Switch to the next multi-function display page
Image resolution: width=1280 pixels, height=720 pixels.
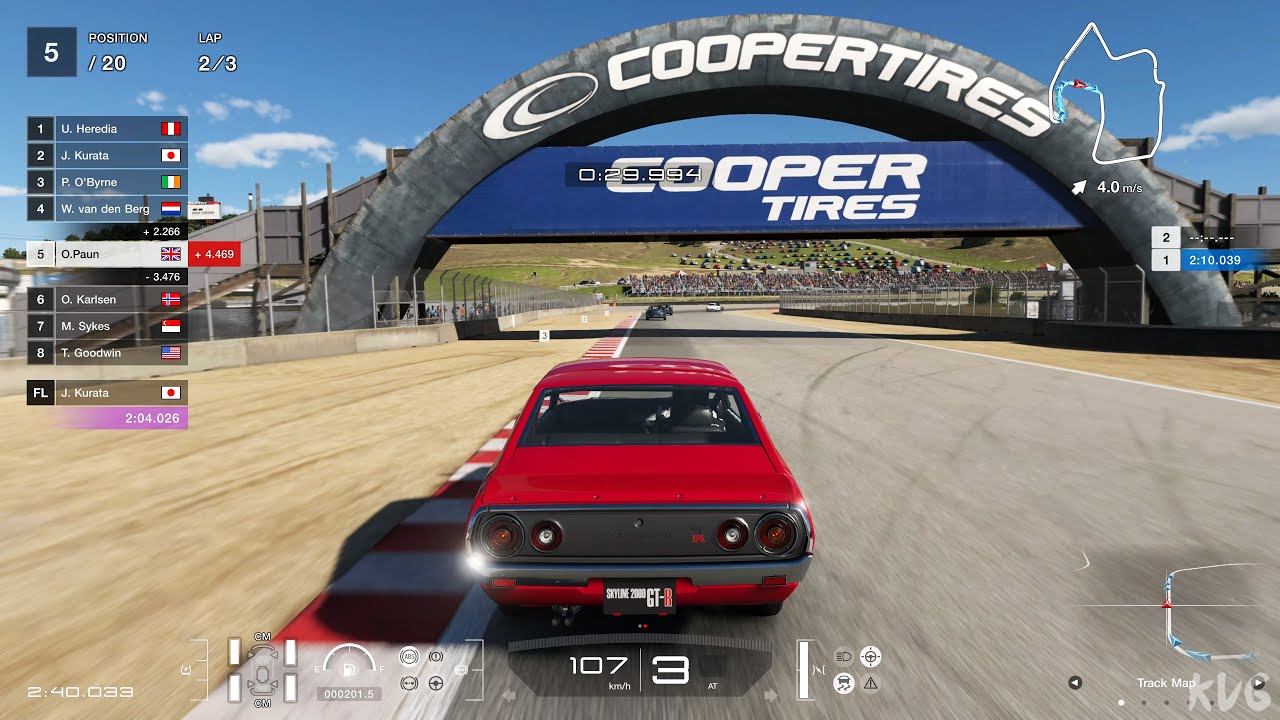pyautogui.click(x=1259, y=683)
